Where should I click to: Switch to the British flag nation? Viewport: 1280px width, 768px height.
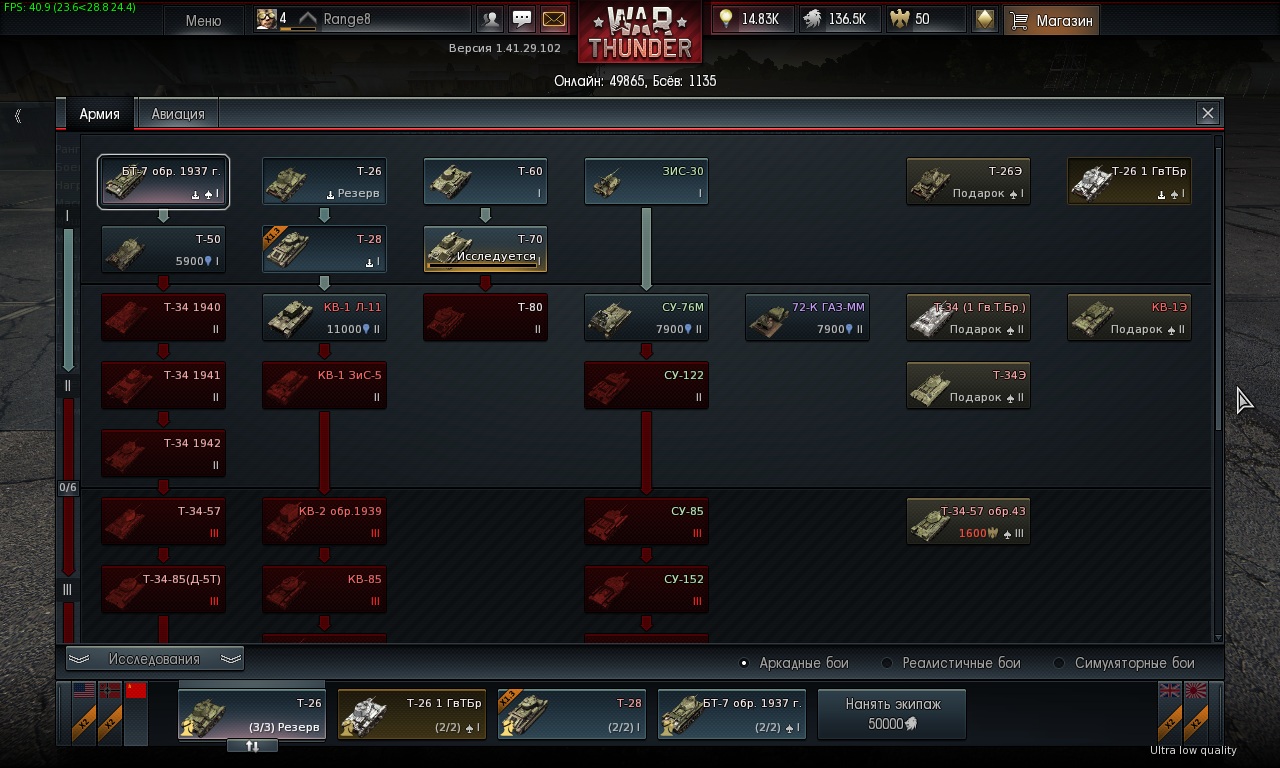click(x=1170, y=691)
